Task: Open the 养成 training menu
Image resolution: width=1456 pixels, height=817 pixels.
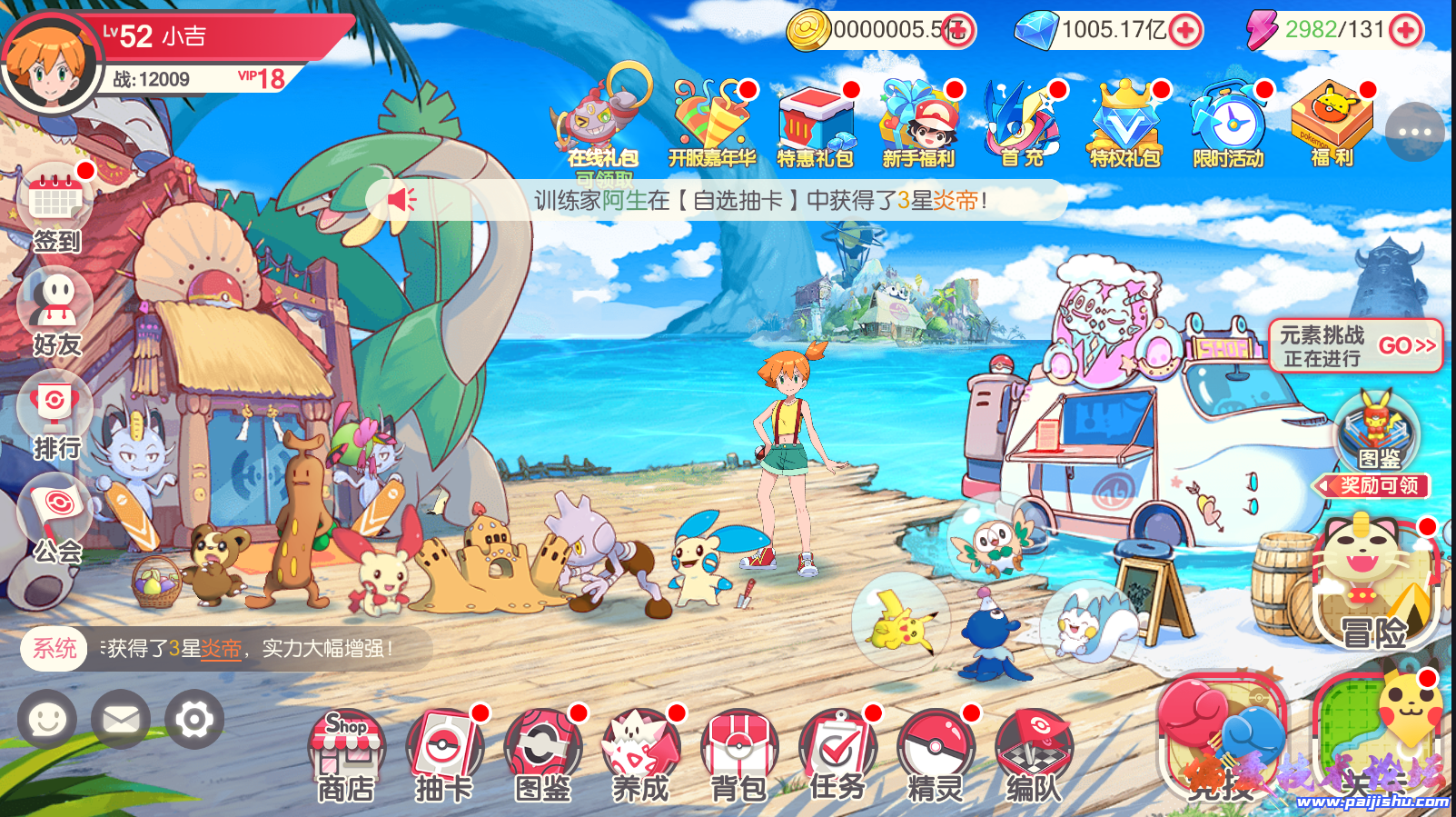Action: click(x=640, y=756)
